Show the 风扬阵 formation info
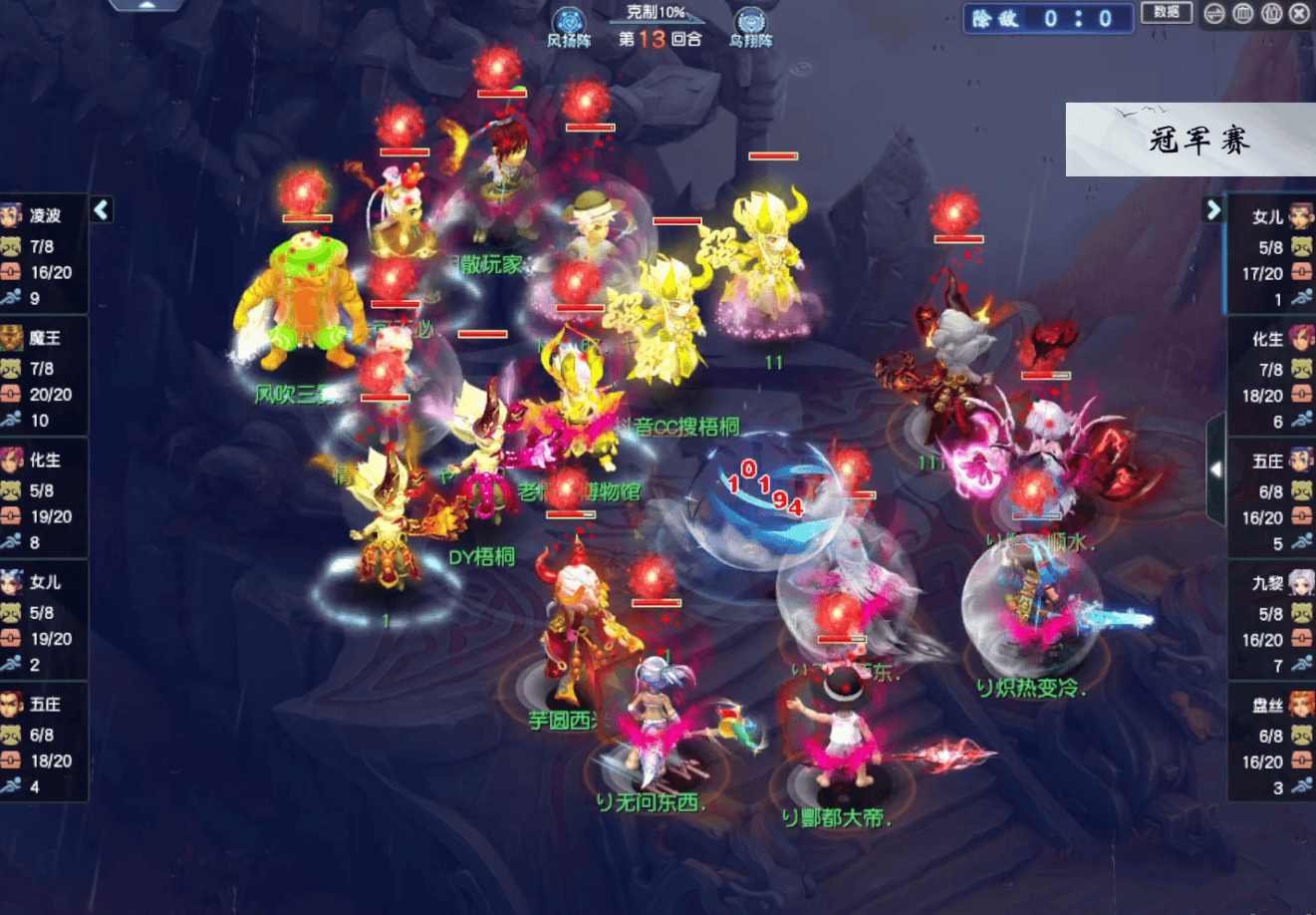 [x=569, y=27]
